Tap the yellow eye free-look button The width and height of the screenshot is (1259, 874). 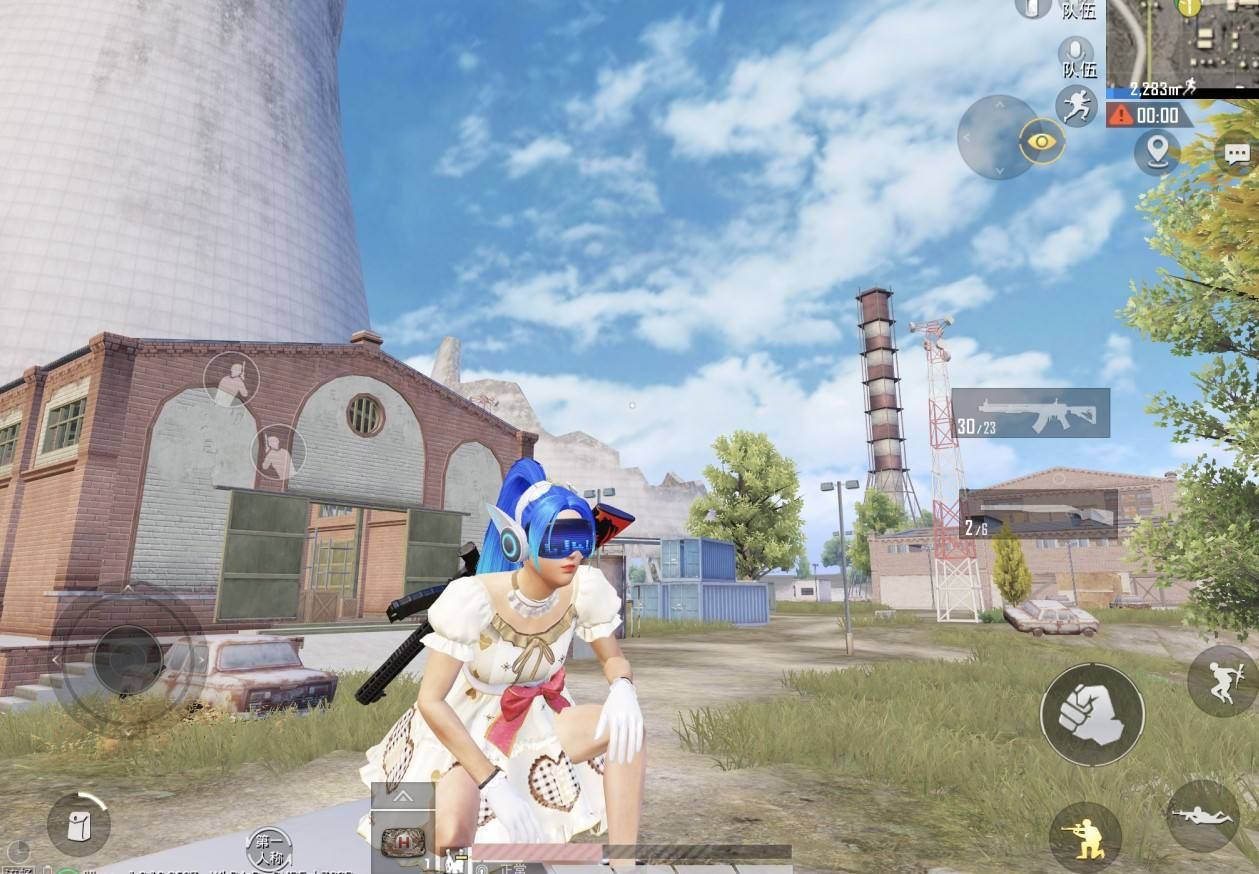coord(1042,141)
